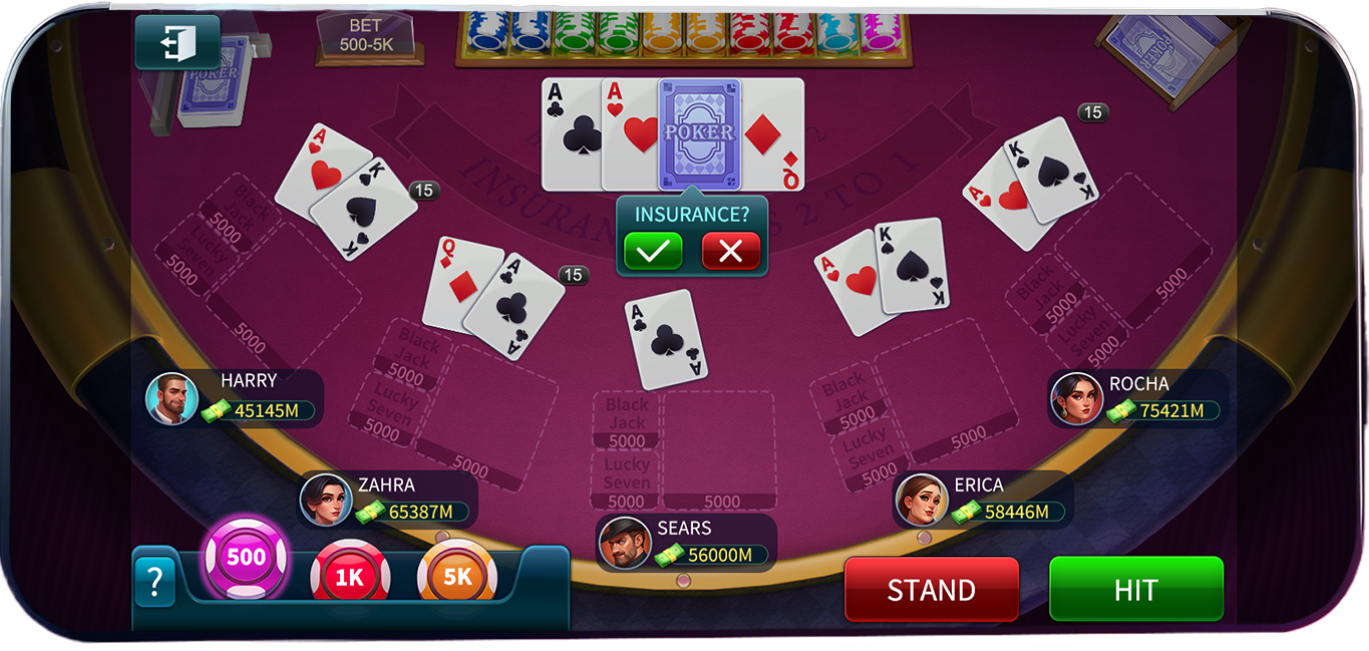This screenshot has width=1369, height=651.
Task: Decline insurance with the red X
Action: coord(731,251)
